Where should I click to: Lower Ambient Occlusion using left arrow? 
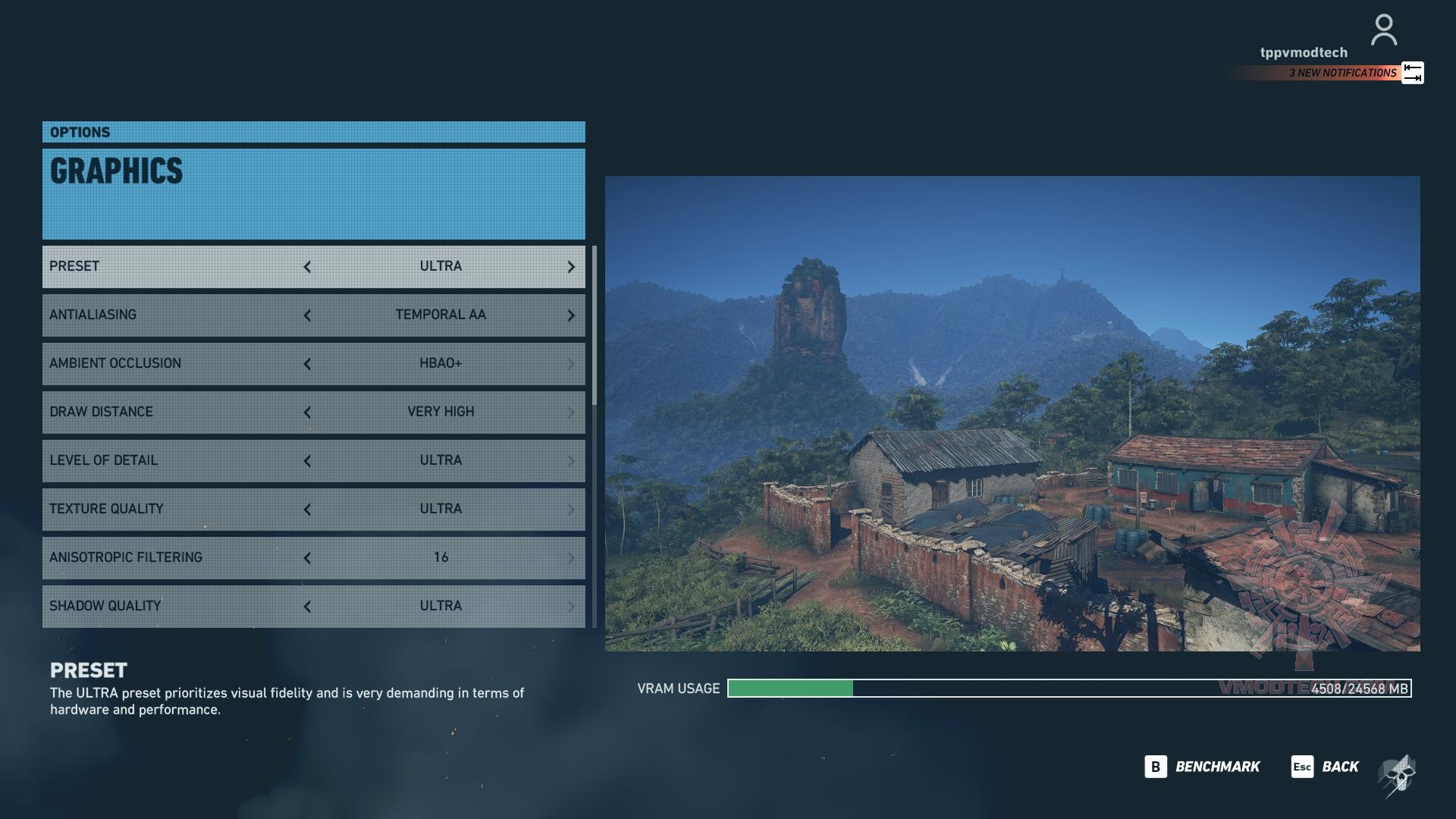[307, 364]
